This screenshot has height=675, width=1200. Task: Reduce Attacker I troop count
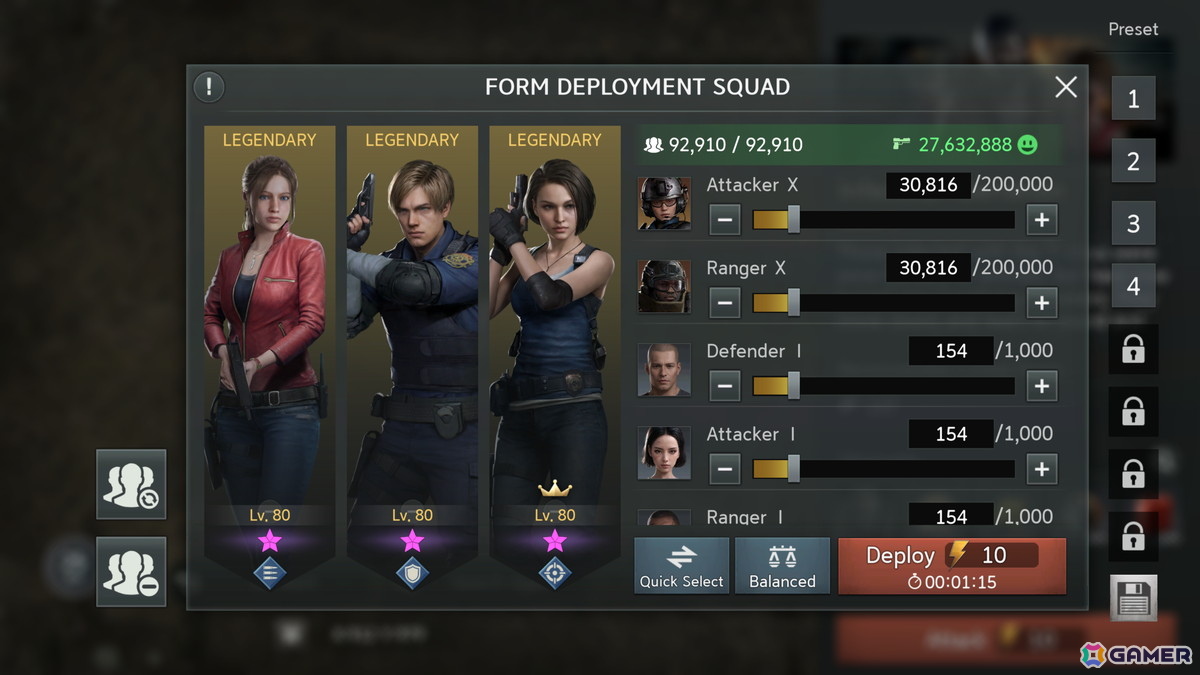[x=724, y=469]
